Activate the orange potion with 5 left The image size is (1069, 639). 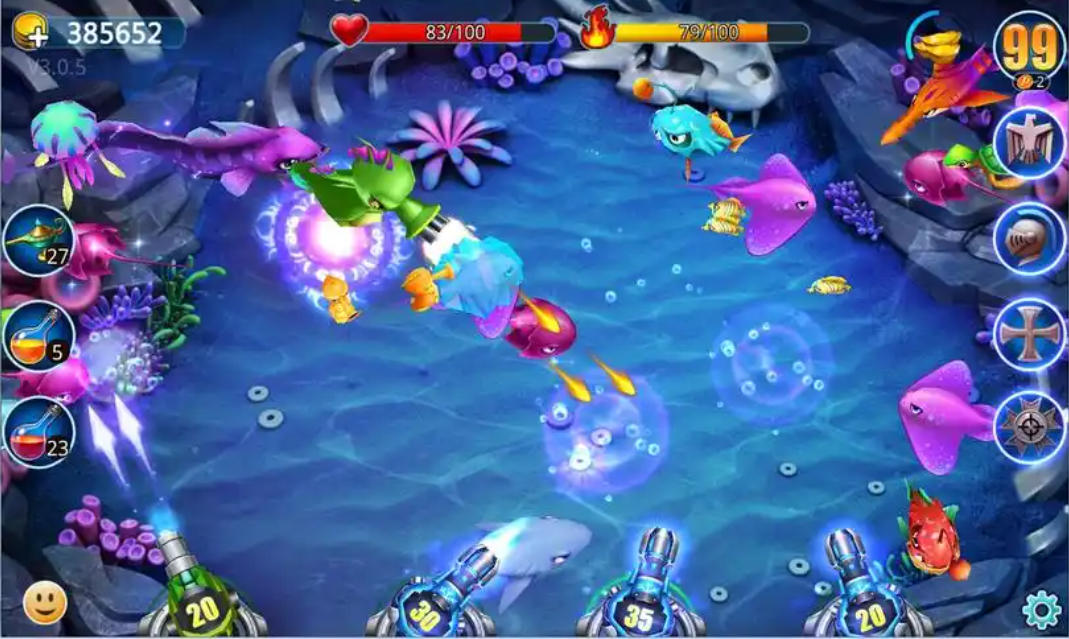click(x=38, y=337)
